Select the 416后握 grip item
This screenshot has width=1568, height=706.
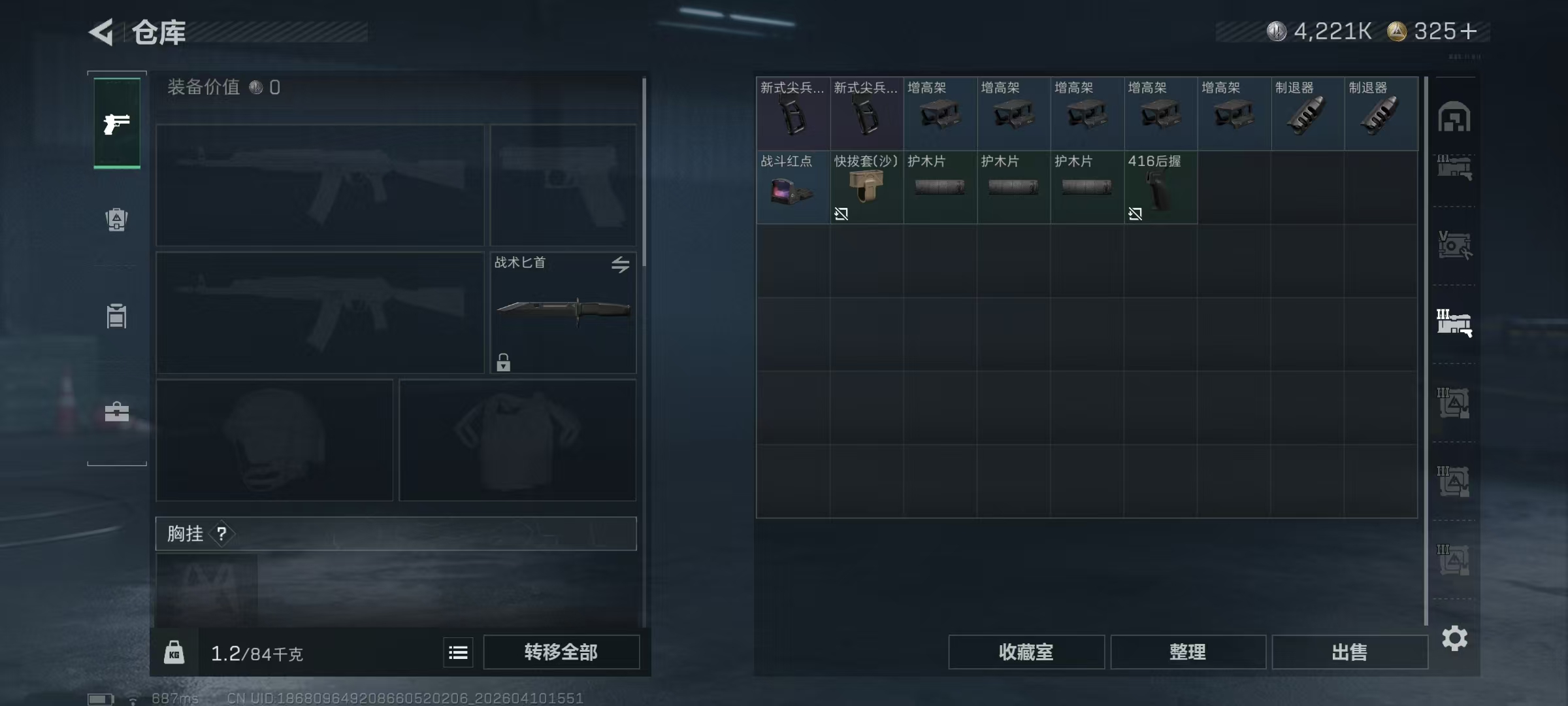(1161, 190)
